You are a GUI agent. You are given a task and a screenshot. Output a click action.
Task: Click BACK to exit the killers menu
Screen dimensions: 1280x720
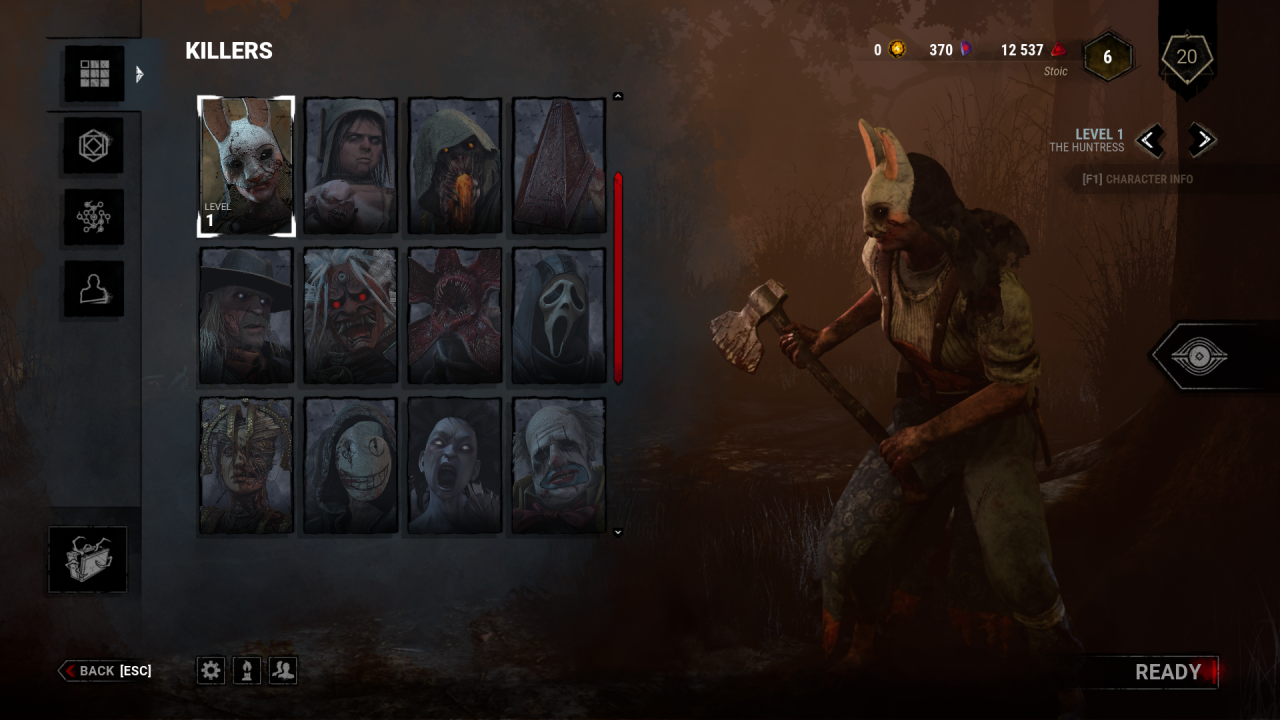pos(105,671)
